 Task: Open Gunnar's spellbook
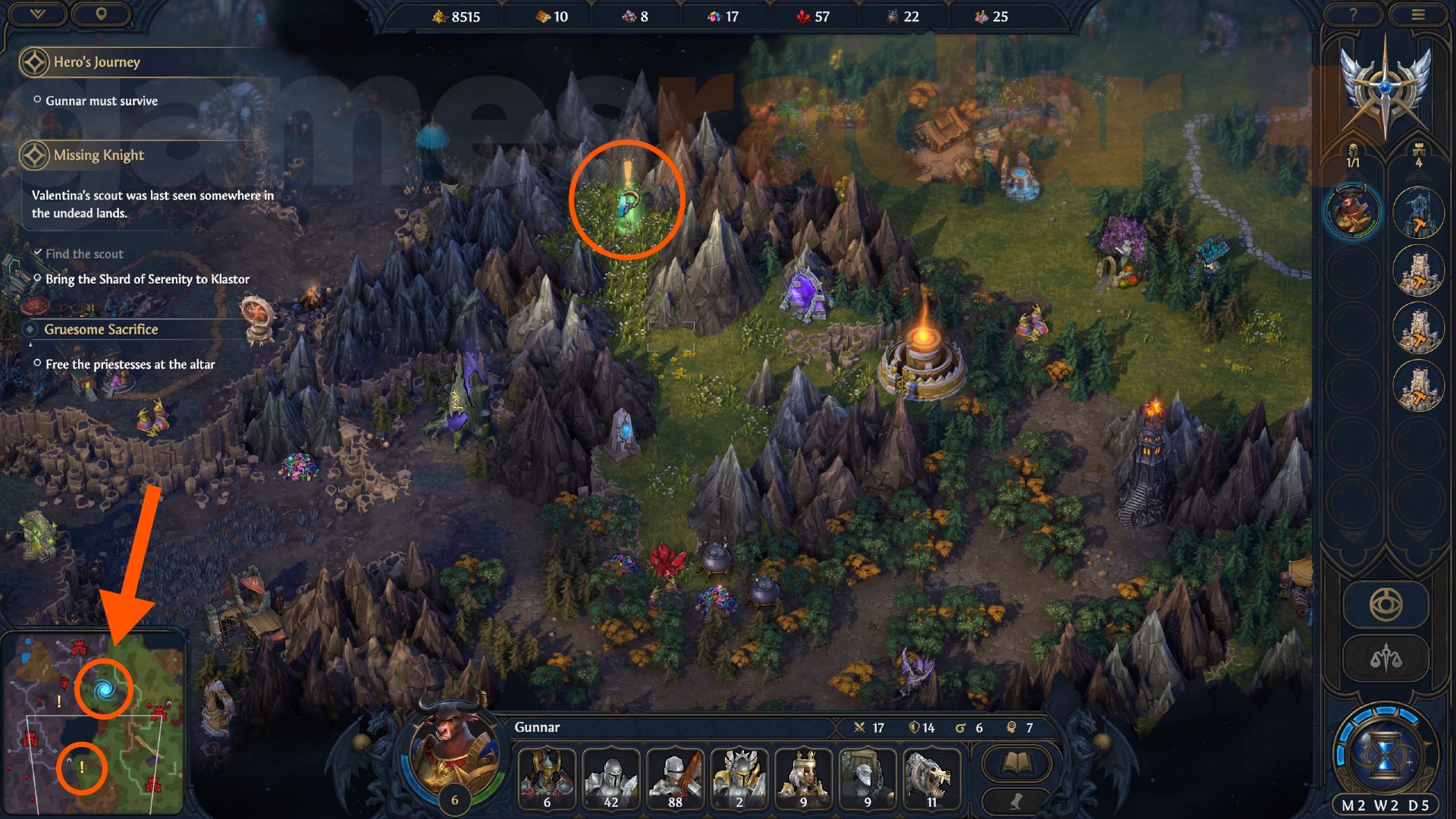pyautogui.click(x=1016, y=762)
